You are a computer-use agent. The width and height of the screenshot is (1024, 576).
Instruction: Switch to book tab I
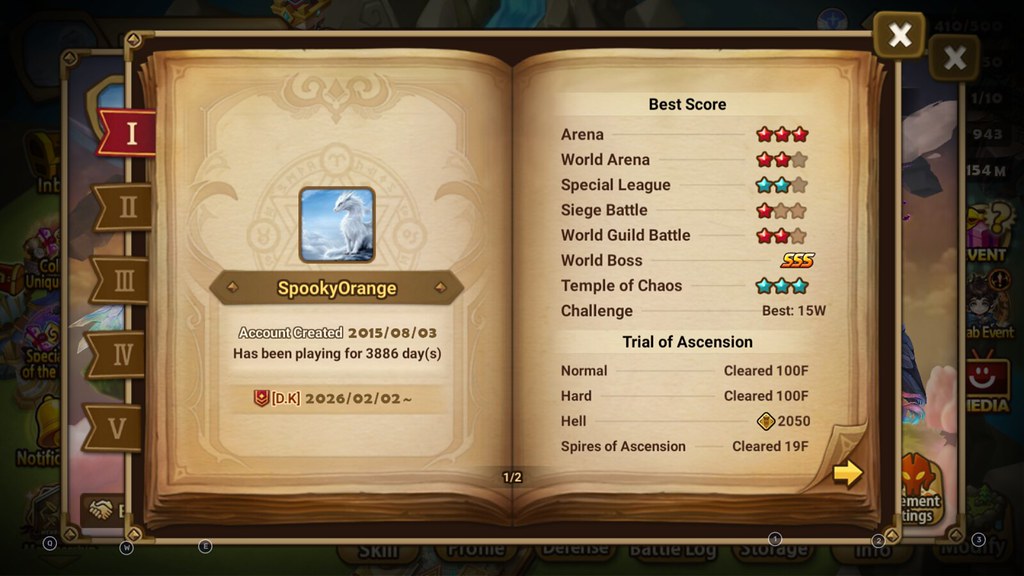(128, 134)
